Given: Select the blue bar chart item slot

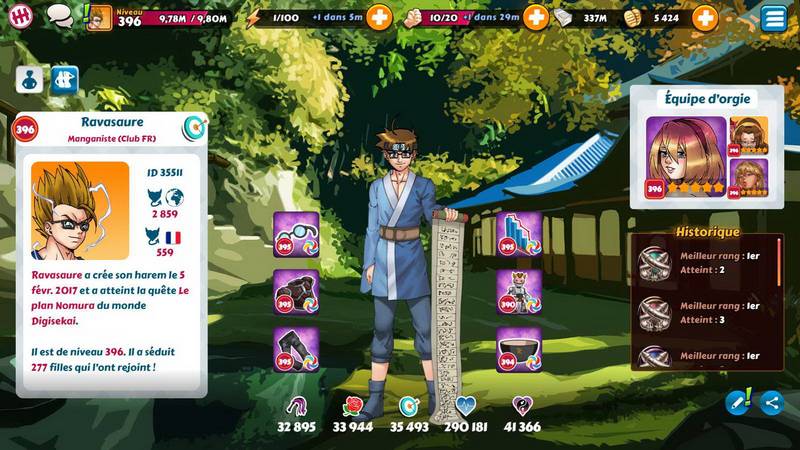Looking at the screenshot, I should pos(518,234).
